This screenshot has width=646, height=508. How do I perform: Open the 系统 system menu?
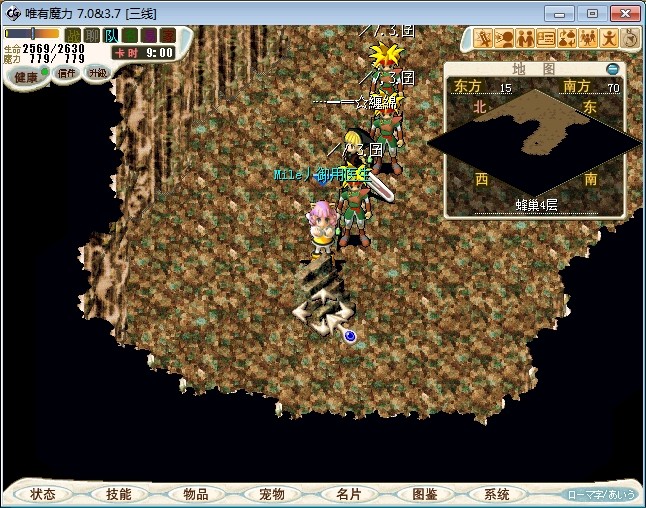point(497,494)
